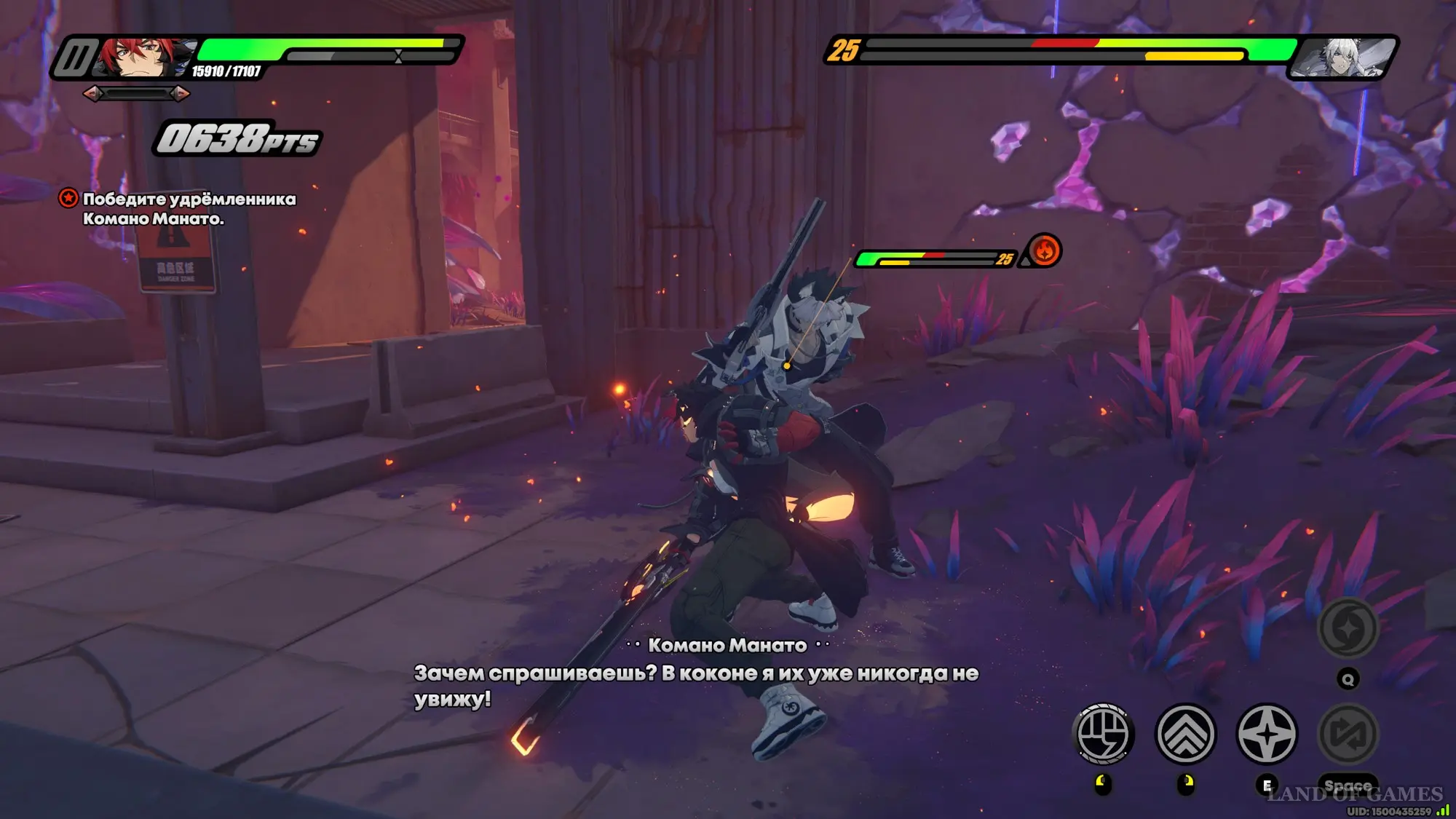This screenshot has width=1456, height=819.
Task: Activate the double-chevron dodge ability
Action: [1185, 734]
